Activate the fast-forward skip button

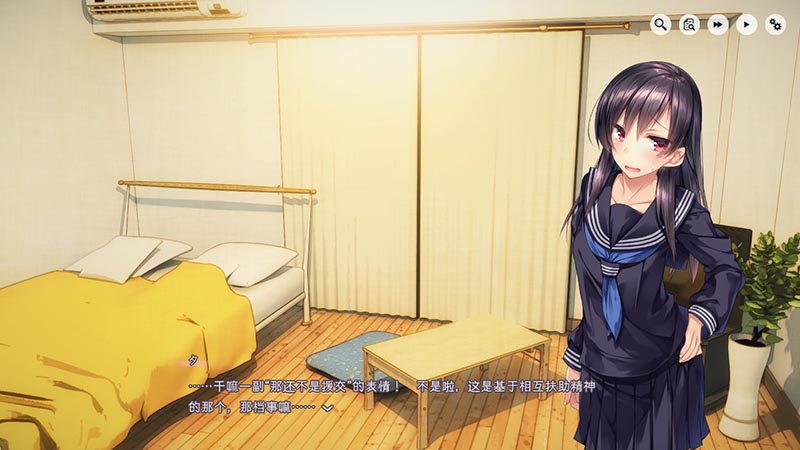coord(718,25)
